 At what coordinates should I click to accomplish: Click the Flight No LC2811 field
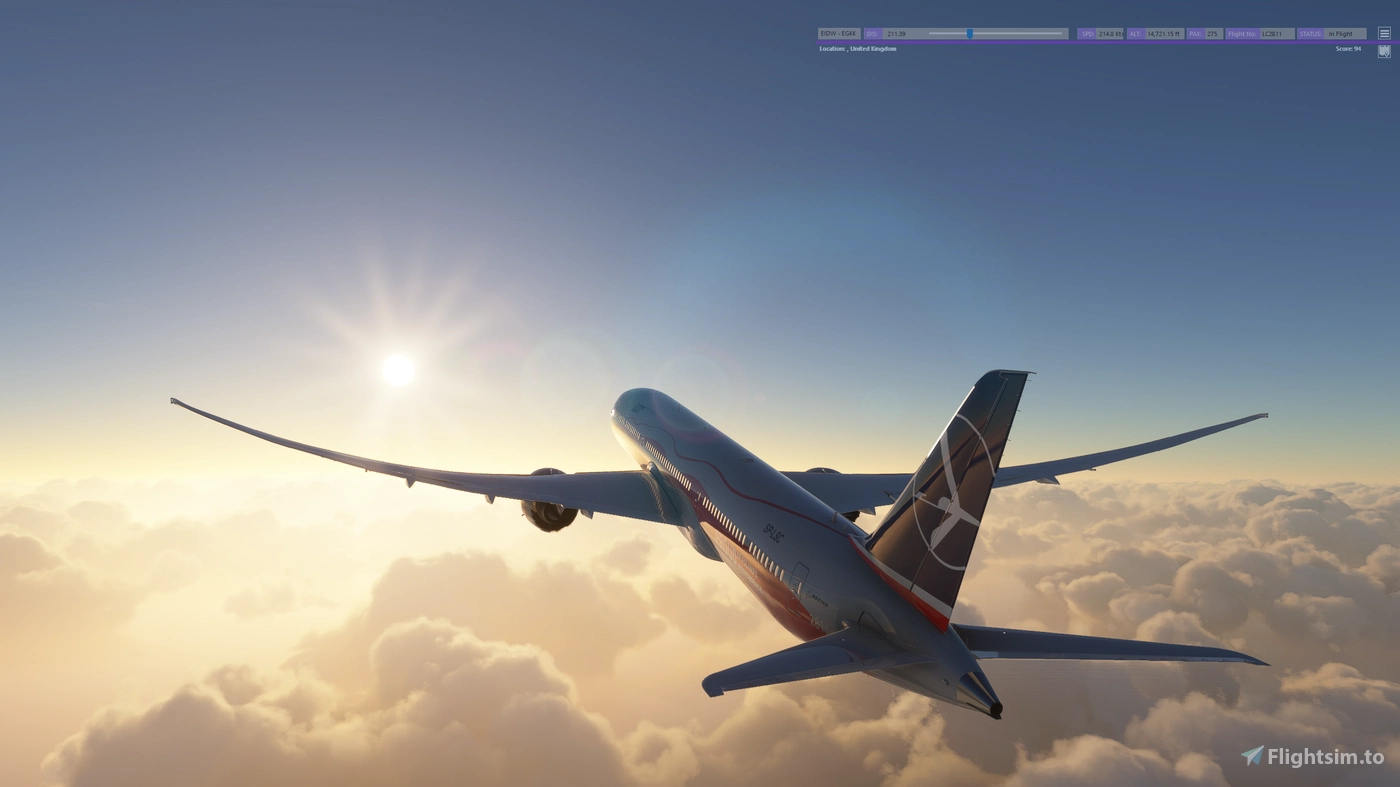[1270, 33]
